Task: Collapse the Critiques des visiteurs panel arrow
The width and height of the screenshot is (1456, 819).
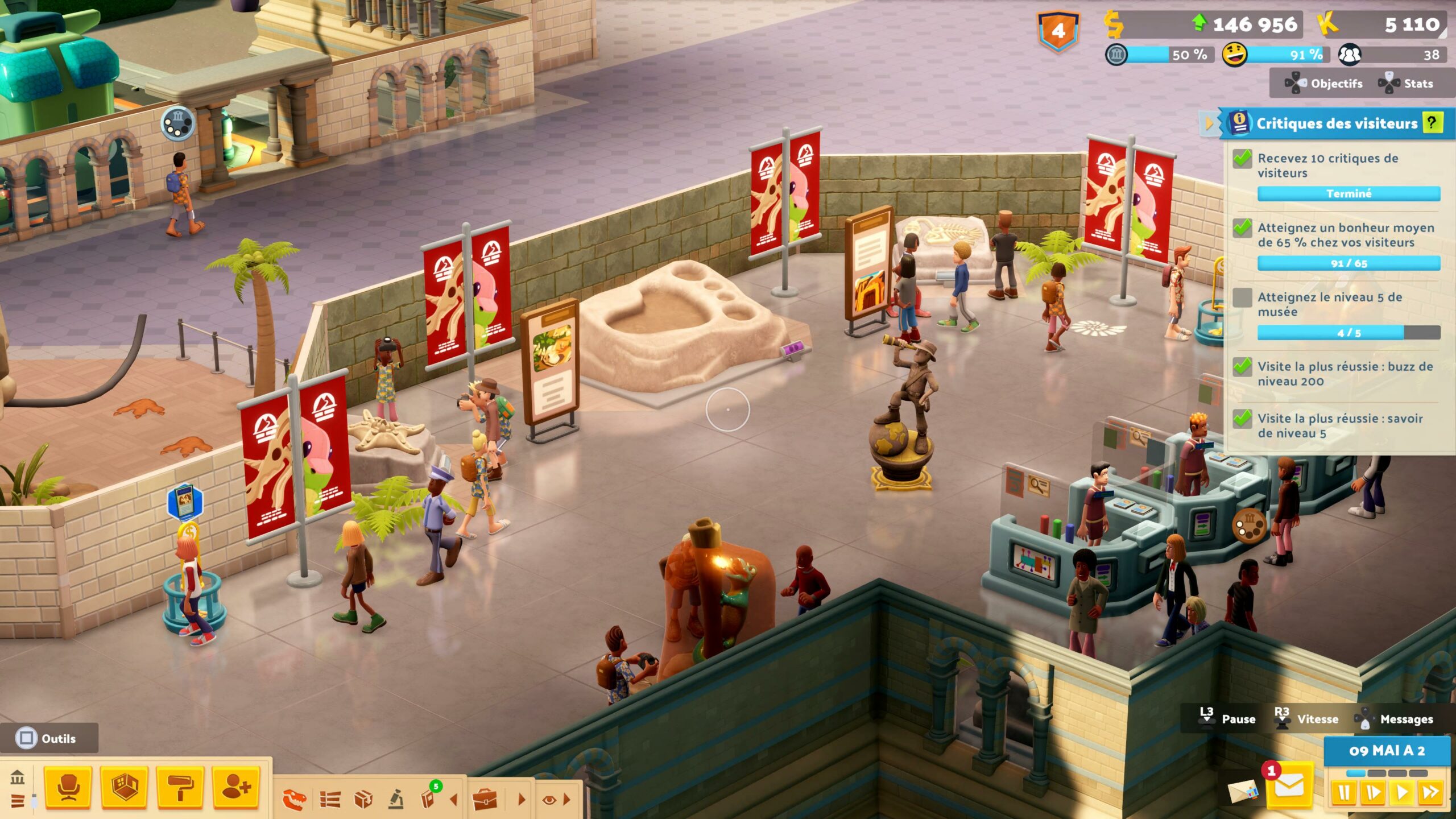Action: click(1209, 123)
